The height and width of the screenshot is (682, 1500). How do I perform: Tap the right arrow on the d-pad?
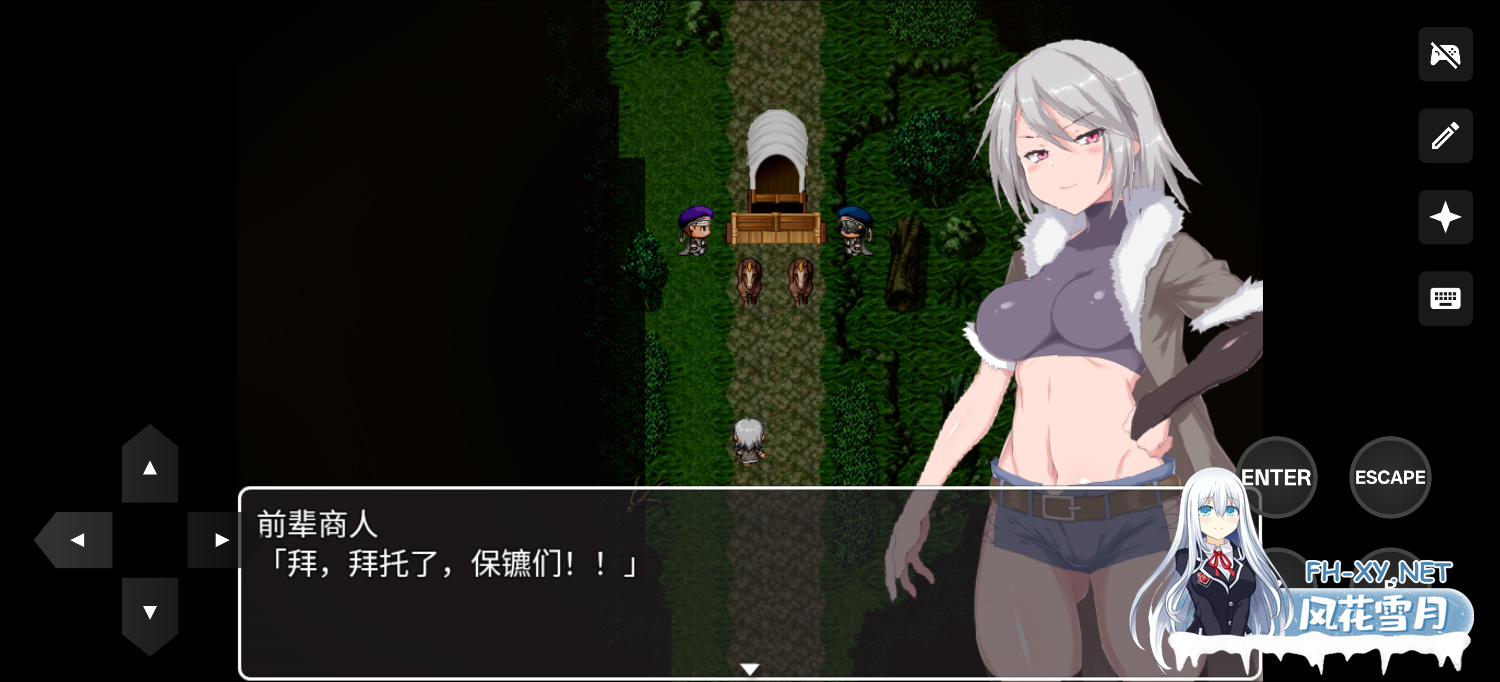(218, 540)
